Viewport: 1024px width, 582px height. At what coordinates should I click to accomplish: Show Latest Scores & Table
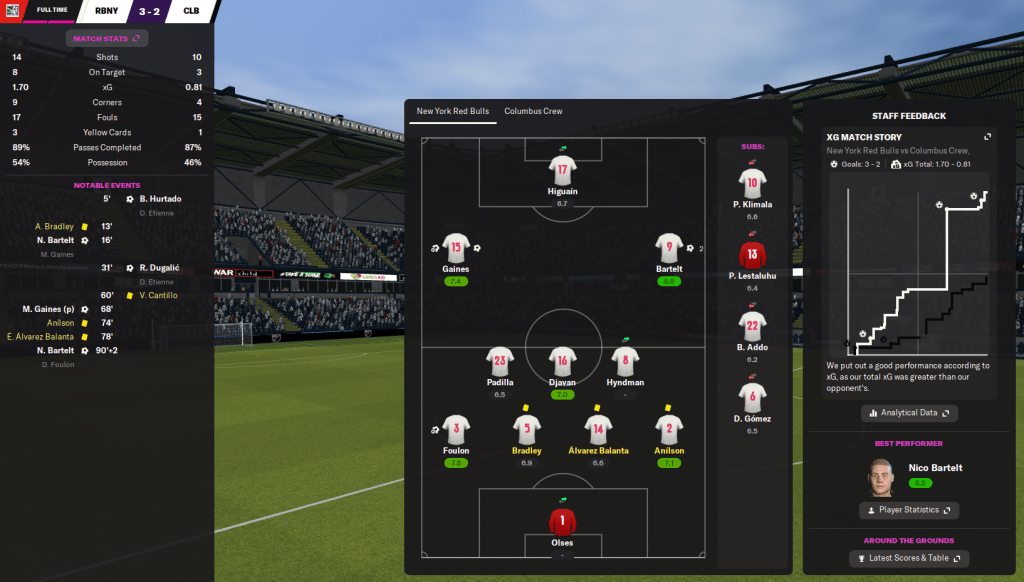pyautogui.click(x=909, y=558)
